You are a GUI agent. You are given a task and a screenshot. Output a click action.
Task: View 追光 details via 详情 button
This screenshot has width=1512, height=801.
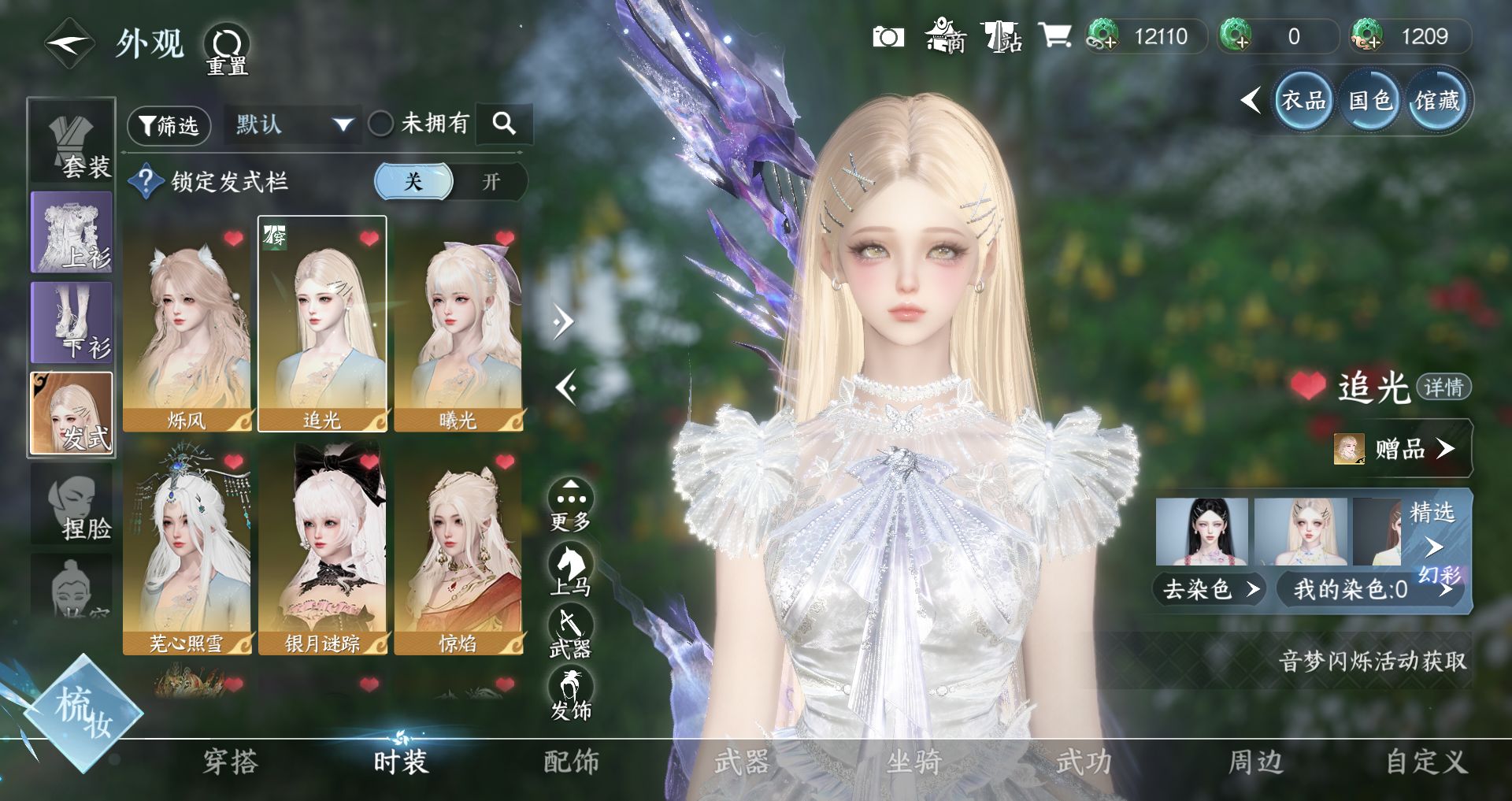pos(1443,387)
